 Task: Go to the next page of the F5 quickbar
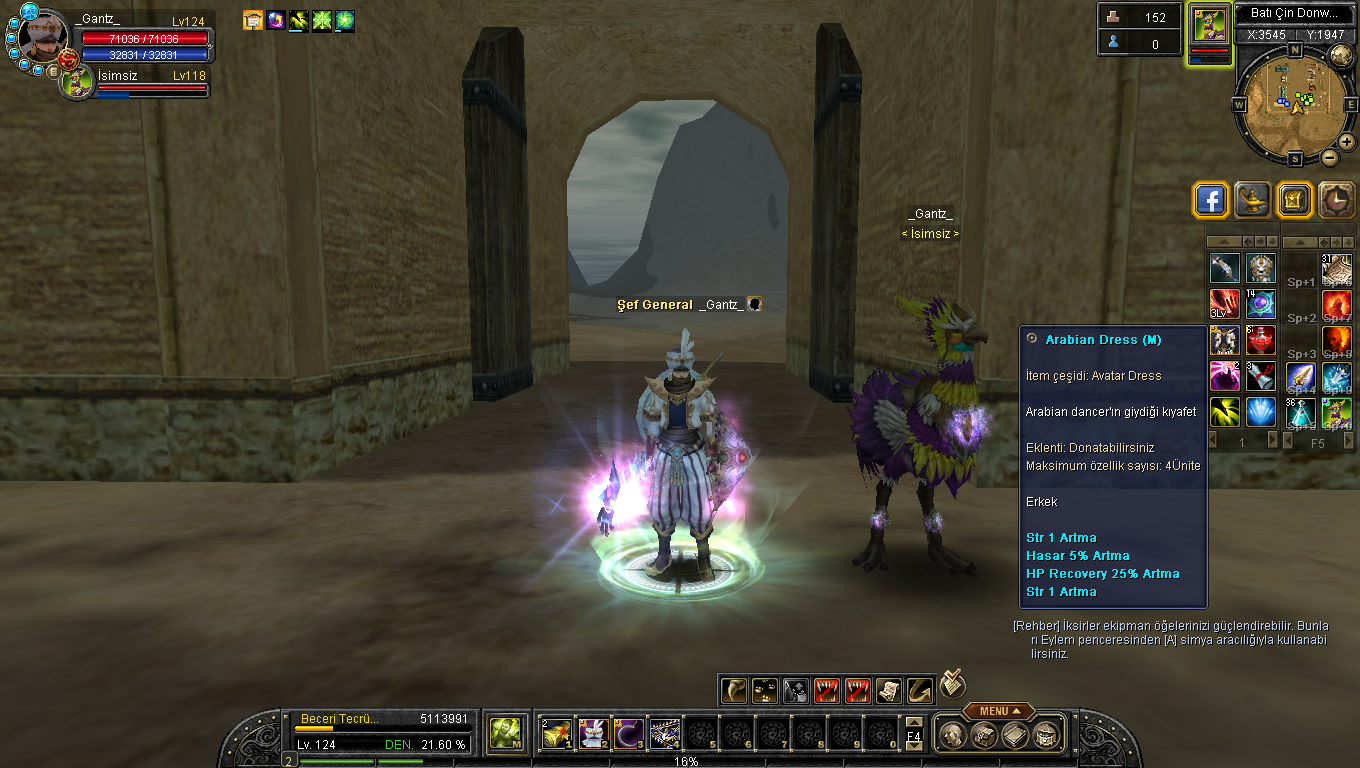1347,441
